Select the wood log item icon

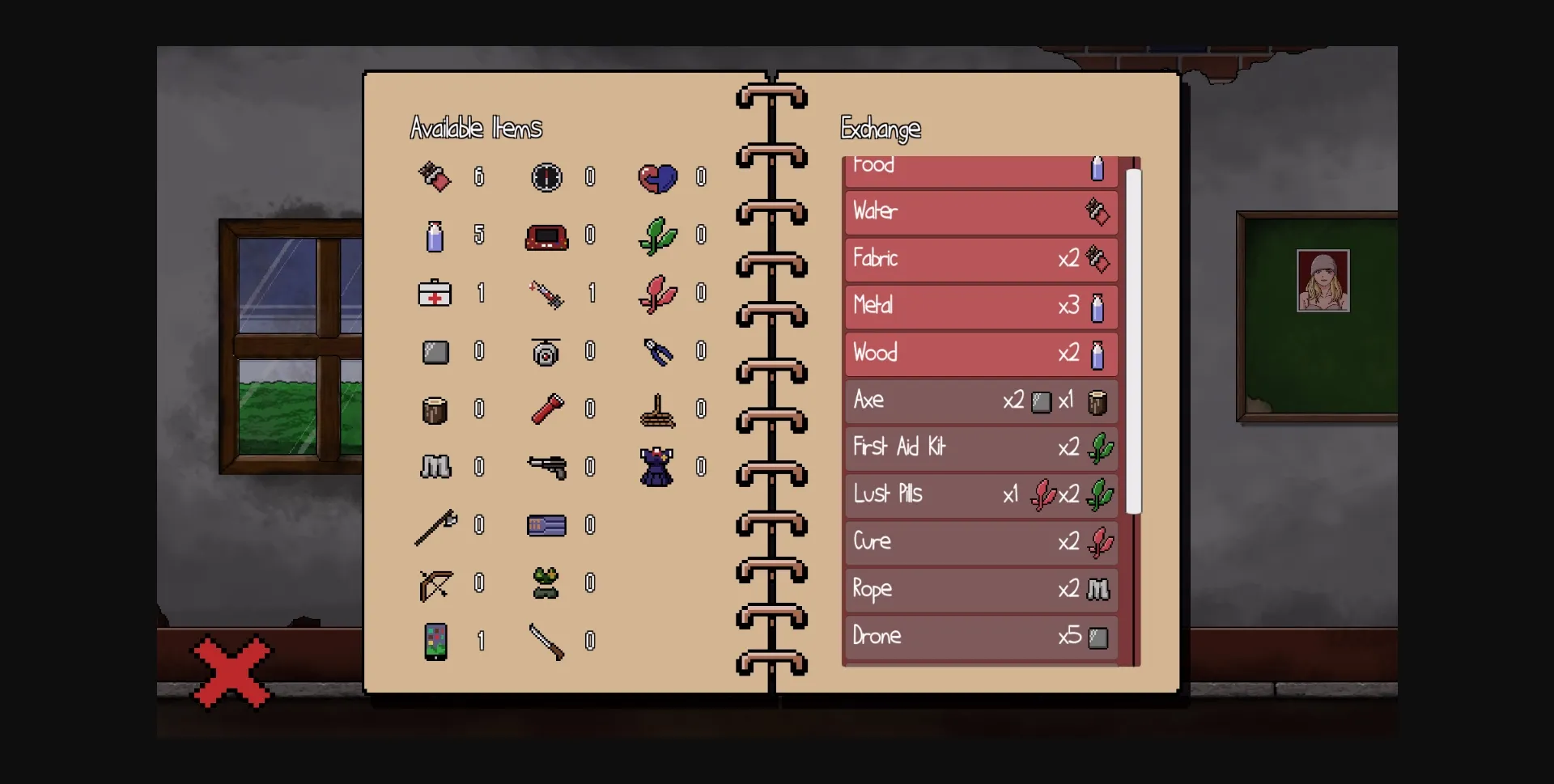[435, 409]
